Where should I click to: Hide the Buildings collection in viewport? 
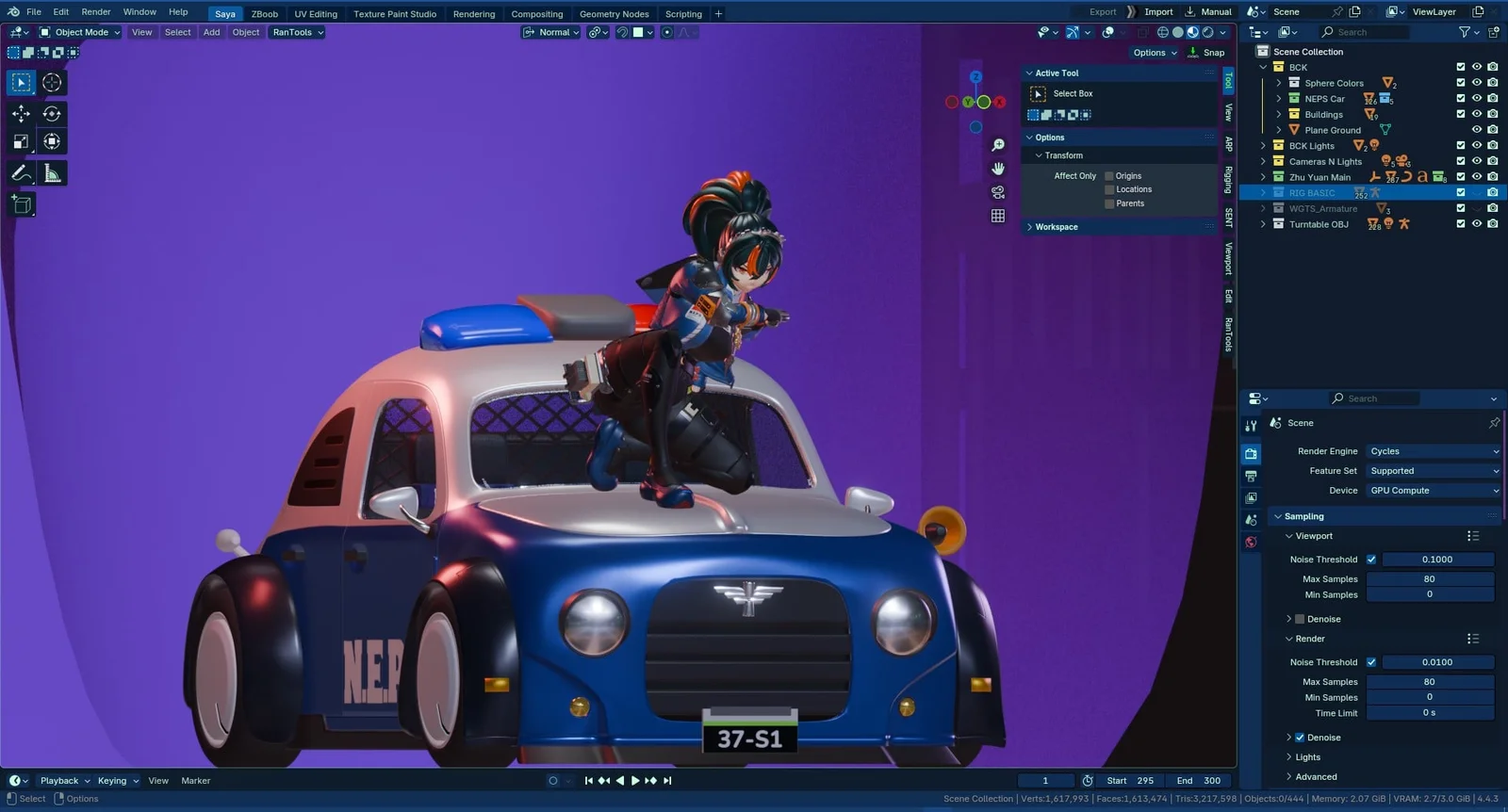coord(1476,114)
